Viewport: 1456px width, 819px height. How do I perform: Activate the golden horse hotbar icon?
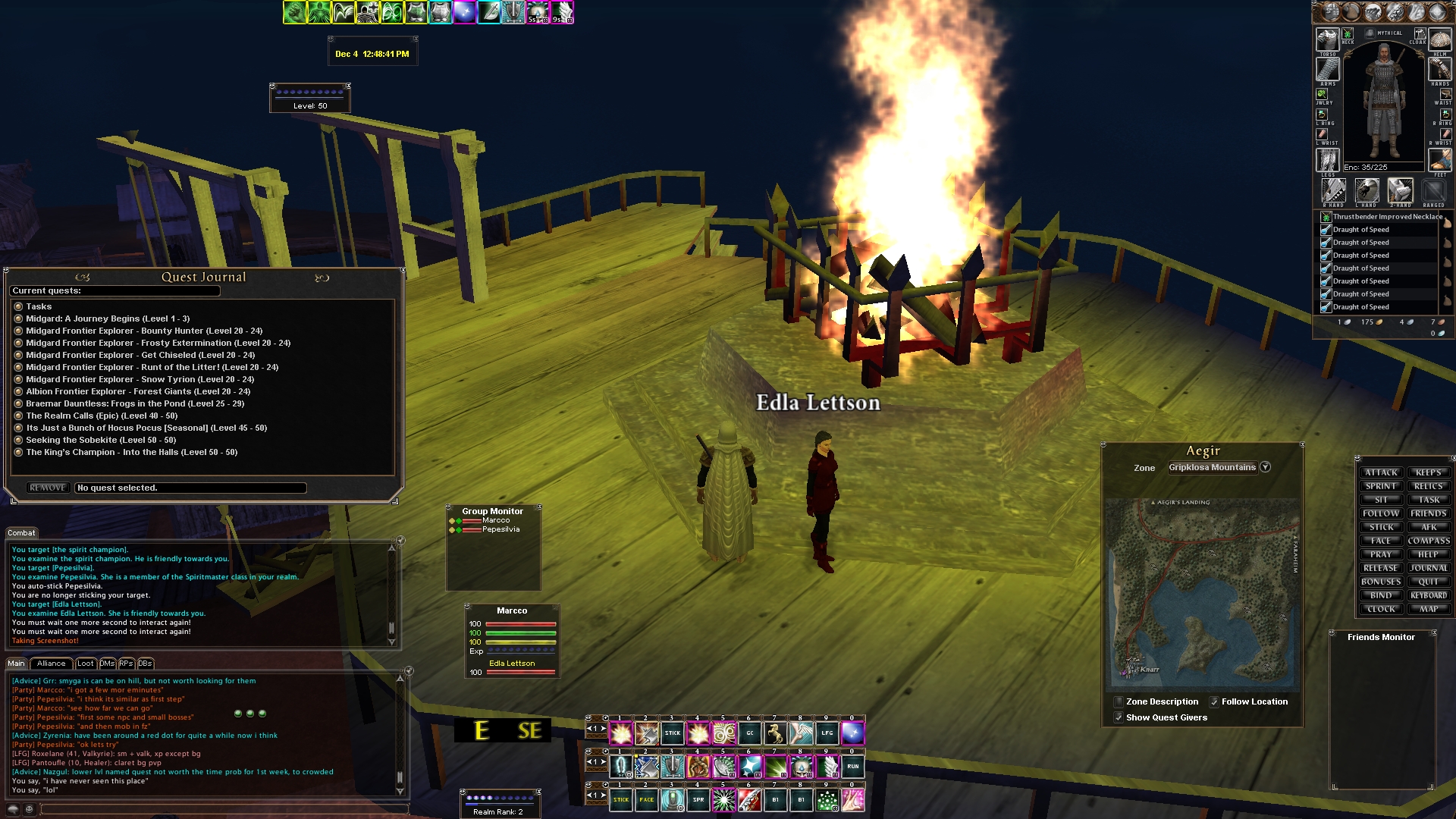point(775,733)
